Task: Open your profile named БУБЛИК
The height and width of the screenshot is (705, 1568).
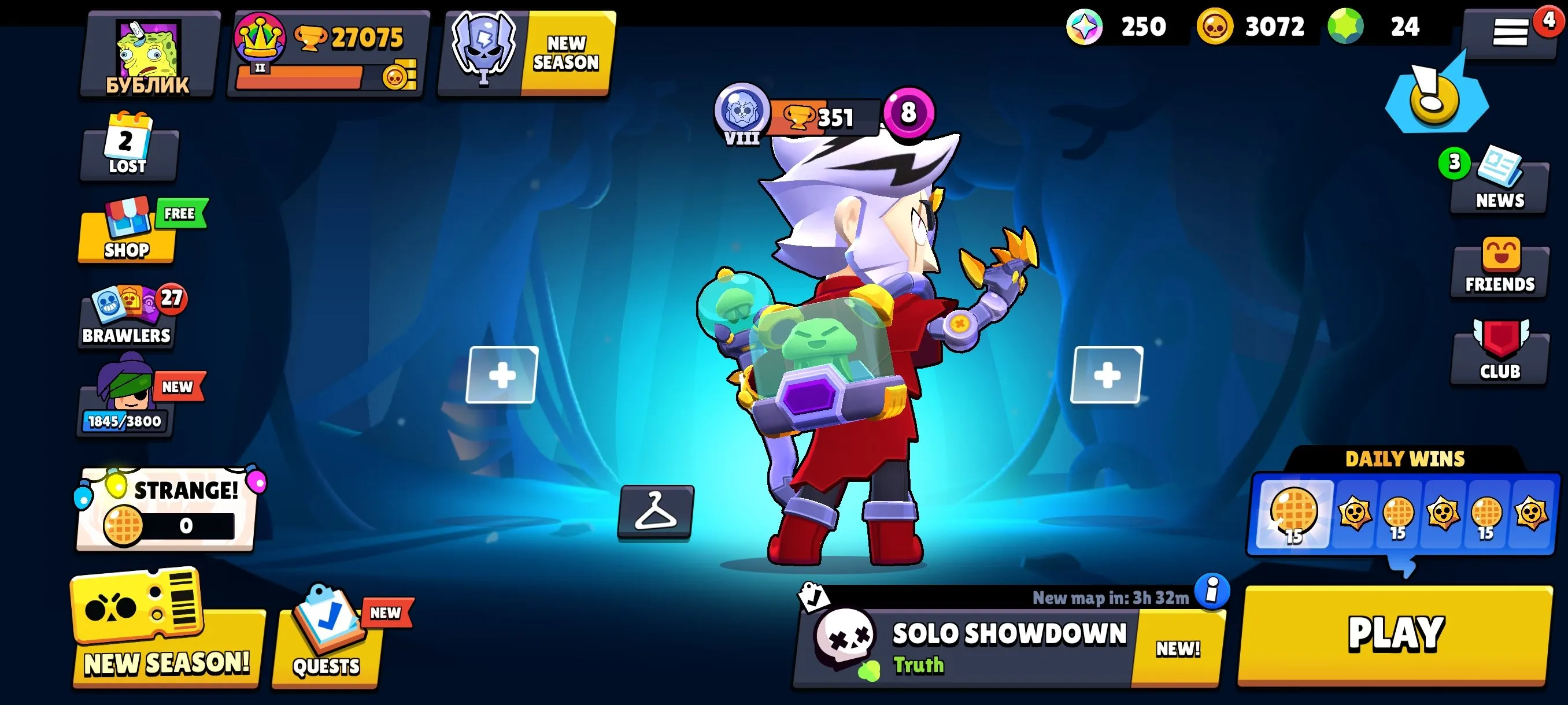Action: (x=148, y=51)
